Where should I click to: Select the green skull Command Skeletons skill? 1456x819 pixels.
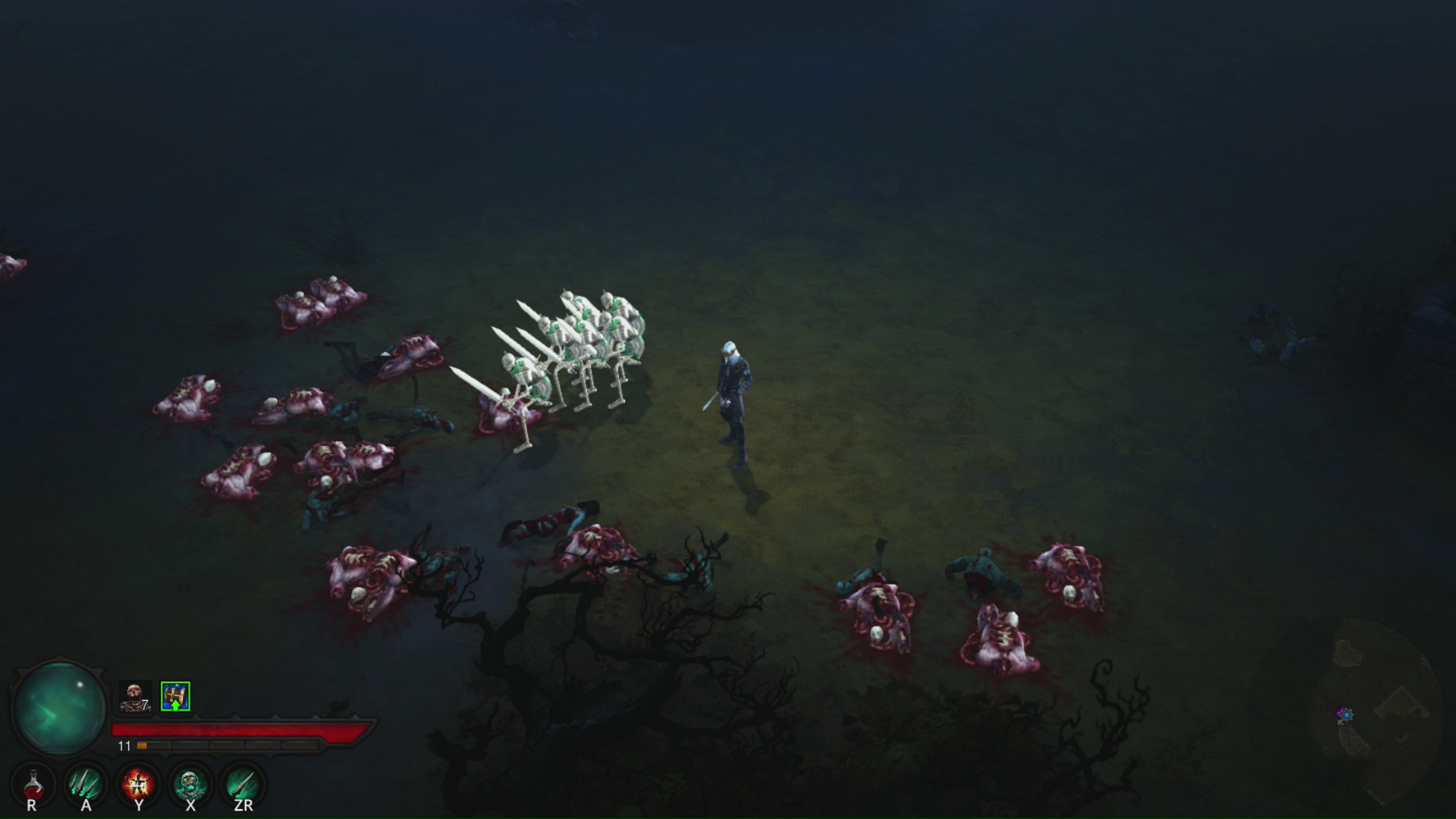[x=190, y=785]
